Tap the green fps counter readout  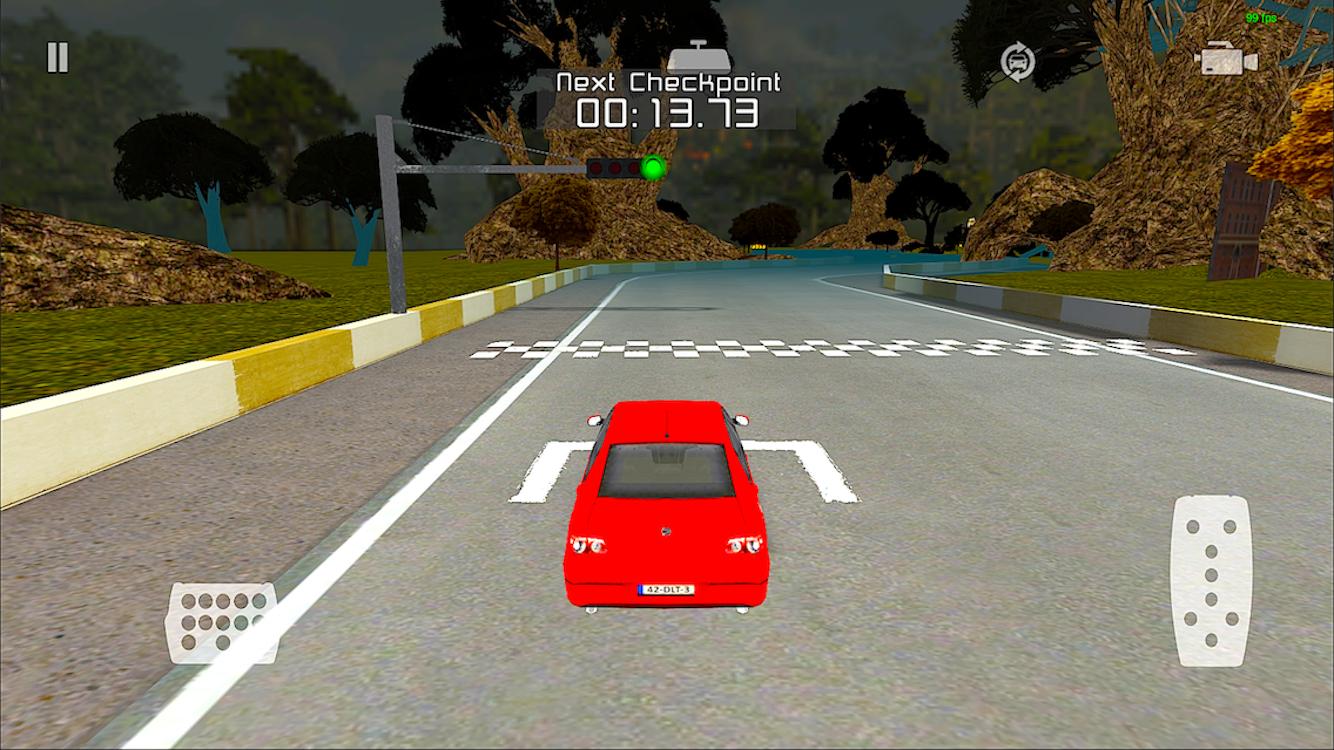tap(1259, 17)
